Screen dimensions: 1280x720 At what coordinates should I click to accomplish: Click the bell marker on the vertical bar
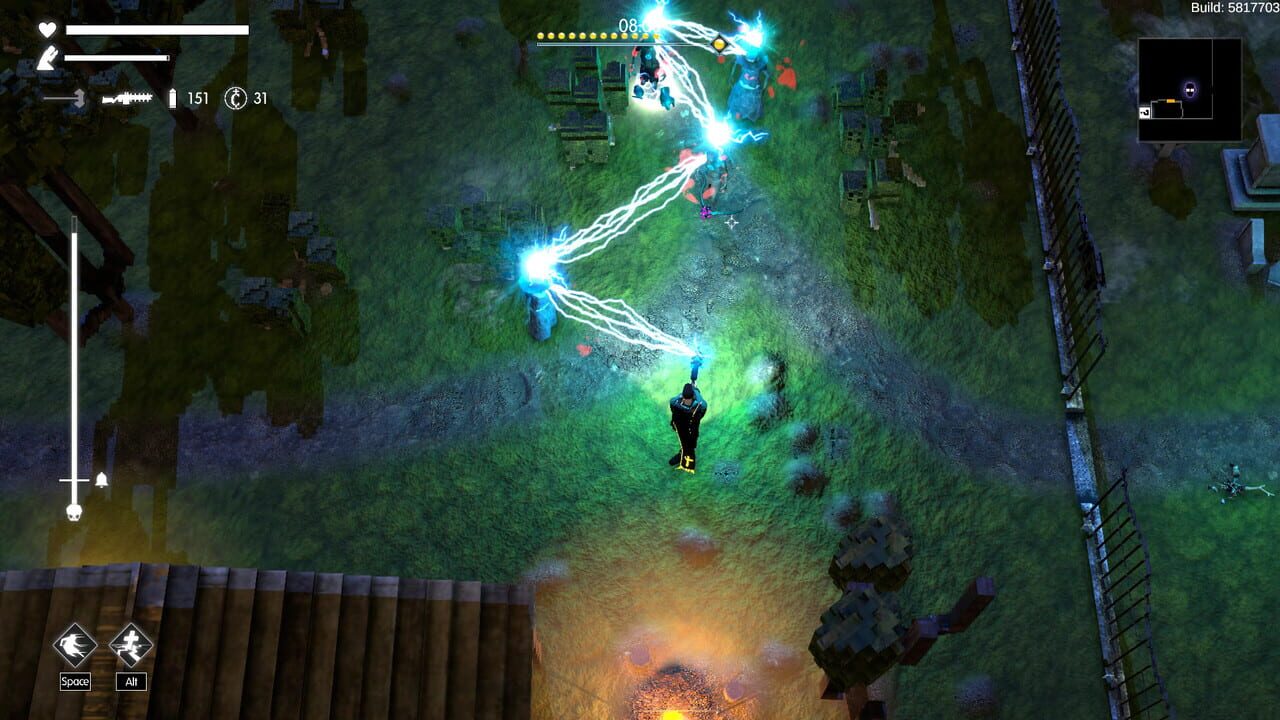point(101,479)
